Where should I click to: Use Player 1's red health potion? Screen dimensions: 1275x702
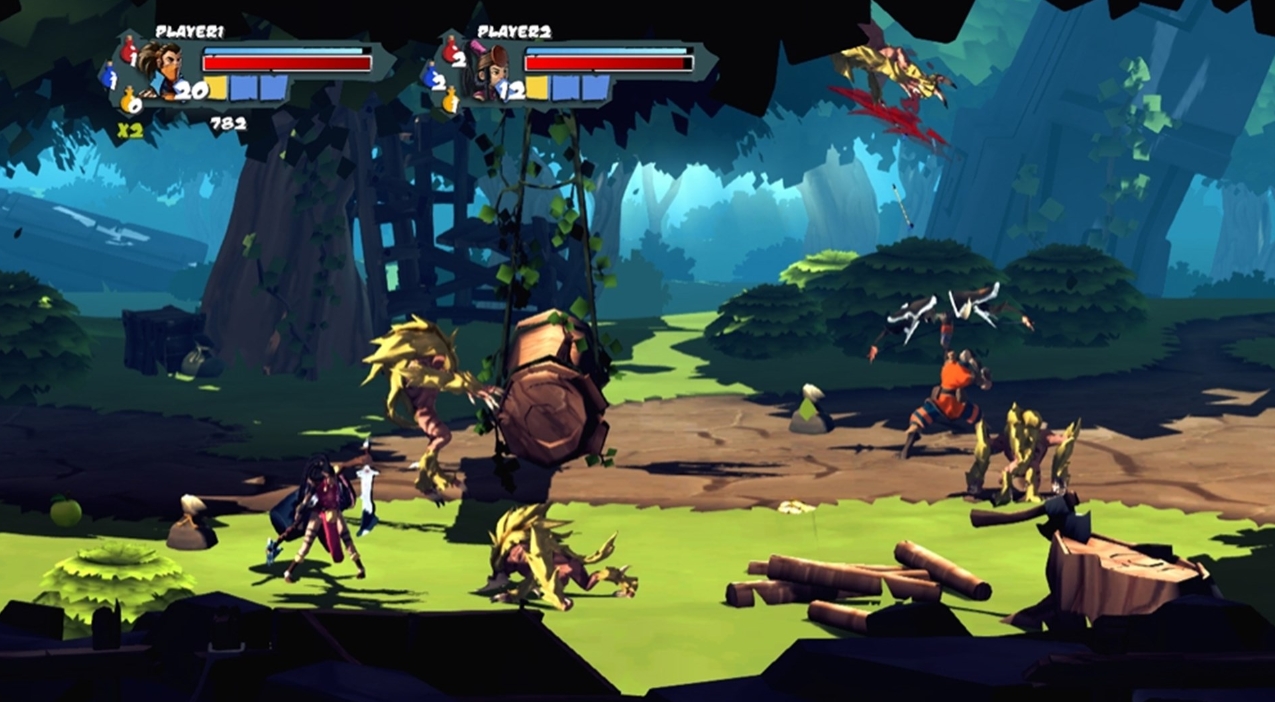(x=128, y=48)
